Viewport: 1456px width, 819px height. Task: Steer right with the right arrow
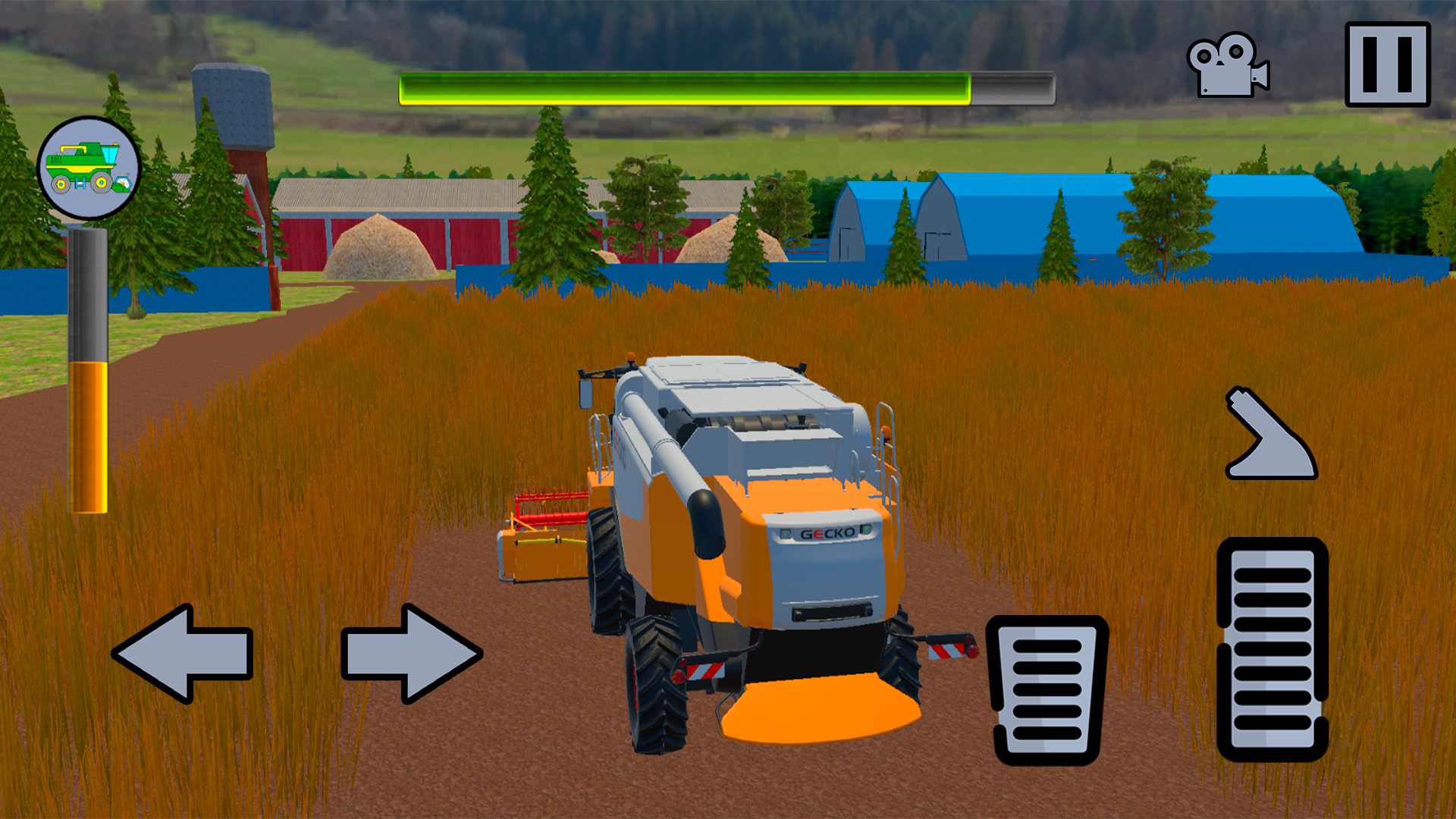click(x=413, y=652)
